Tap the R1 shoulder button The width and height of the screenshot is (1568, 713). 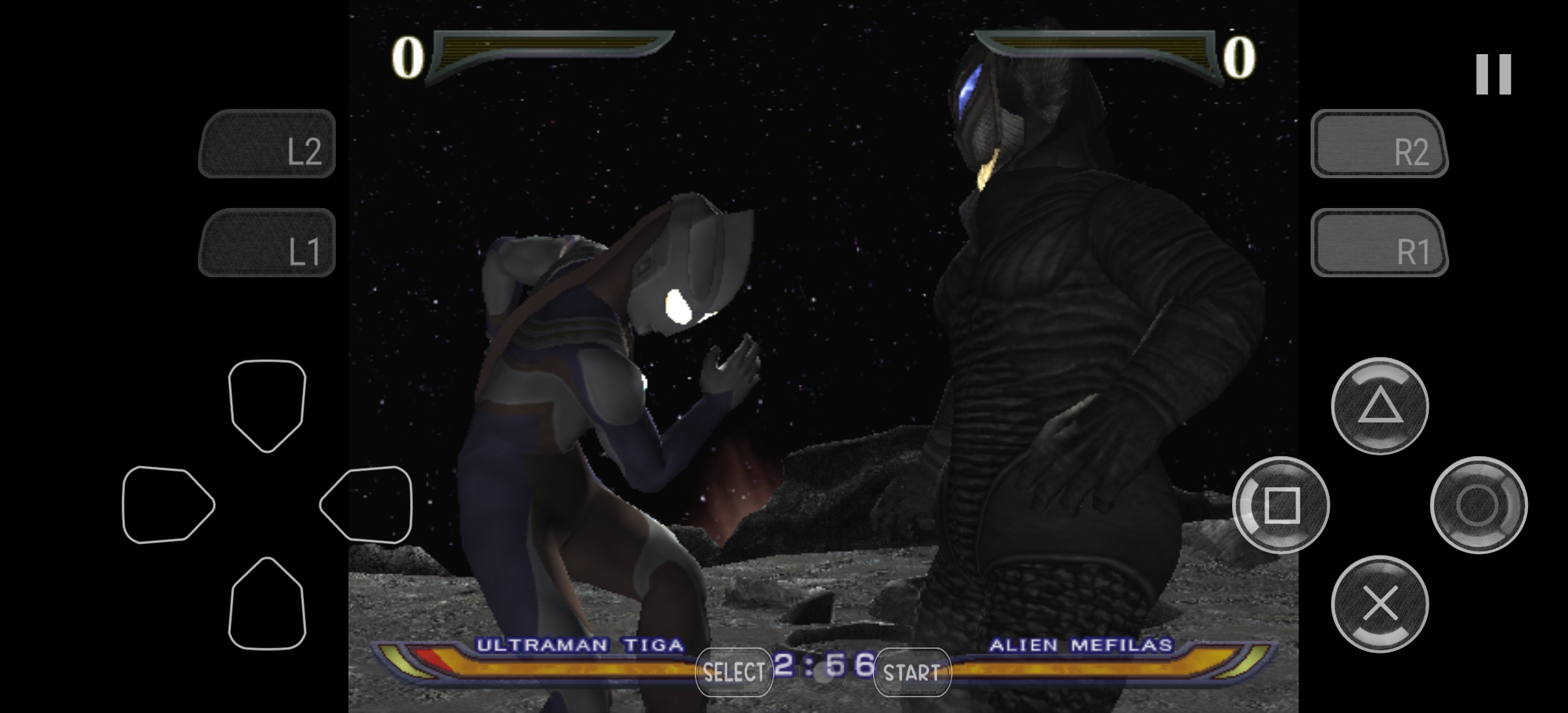(x=1379, y=243)
